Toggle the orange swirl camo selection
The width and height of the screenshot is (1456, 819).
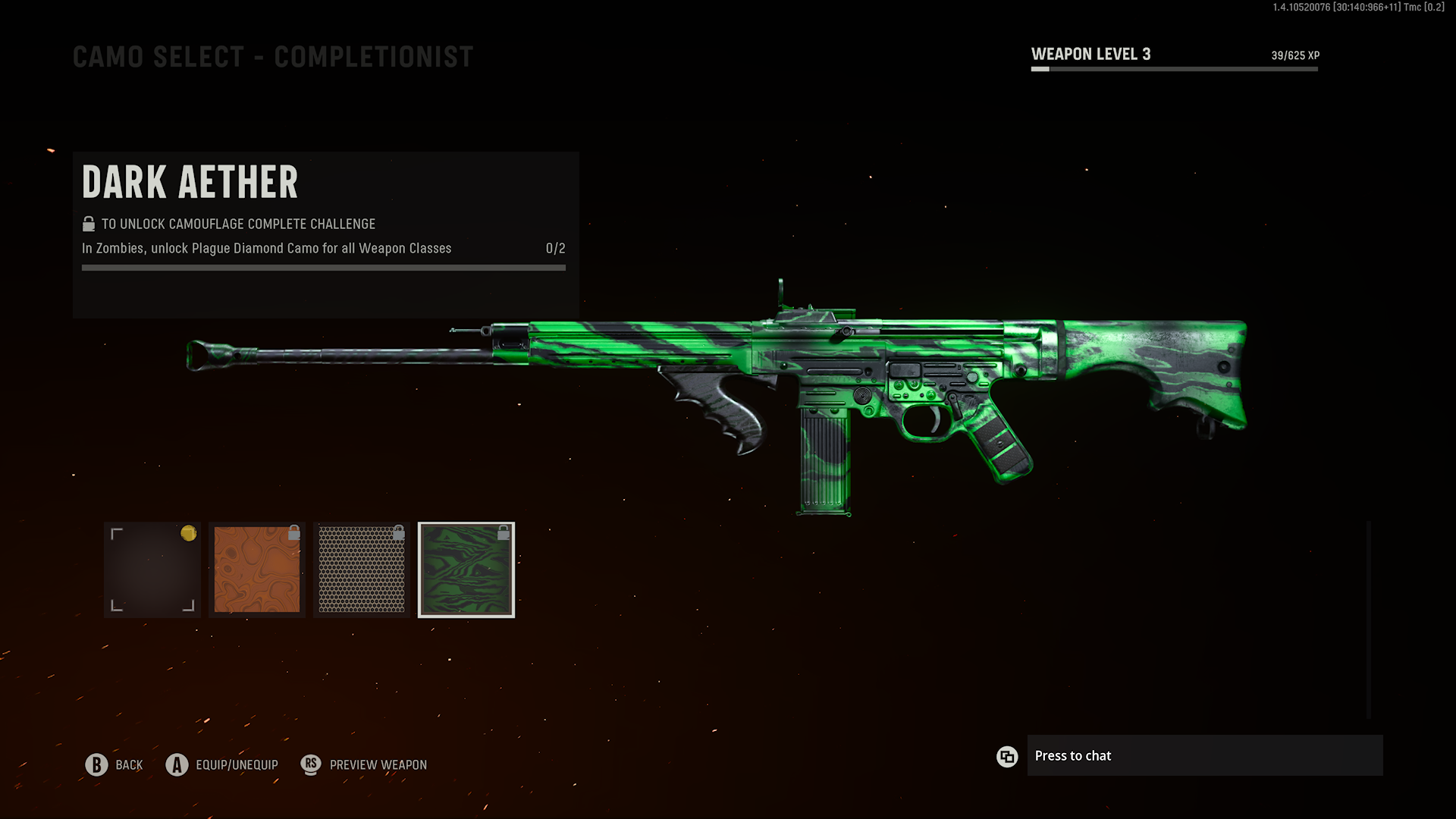tap(256, 570)
